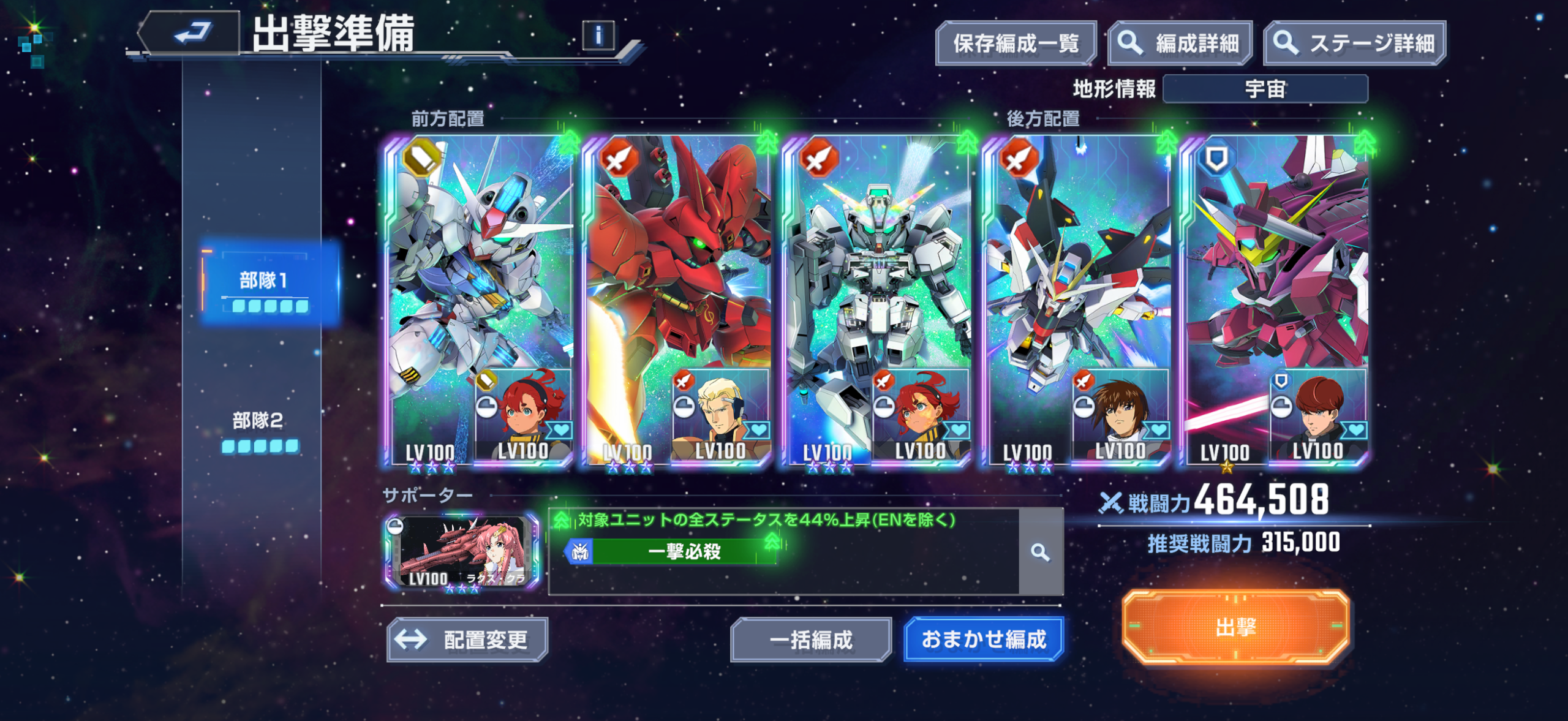
Task: Open 一括編成 bulk formation
Action: click(810, 640)
